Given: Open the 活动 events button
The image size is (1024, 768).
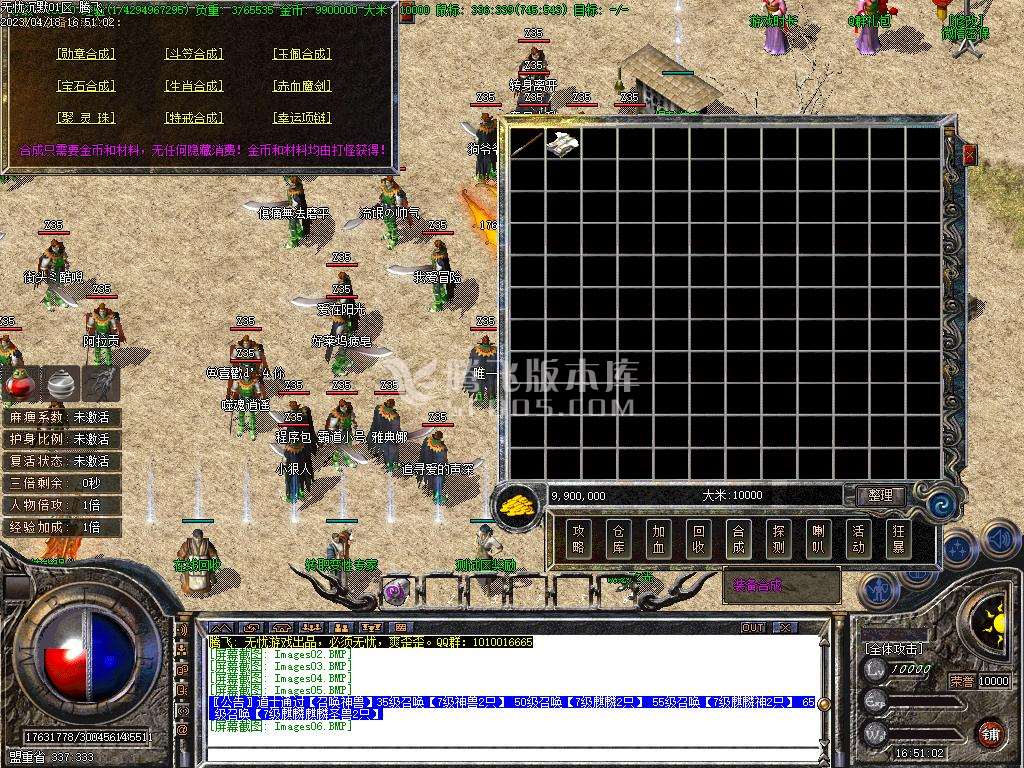Looking at the screenshot, I should pos(858,540).
